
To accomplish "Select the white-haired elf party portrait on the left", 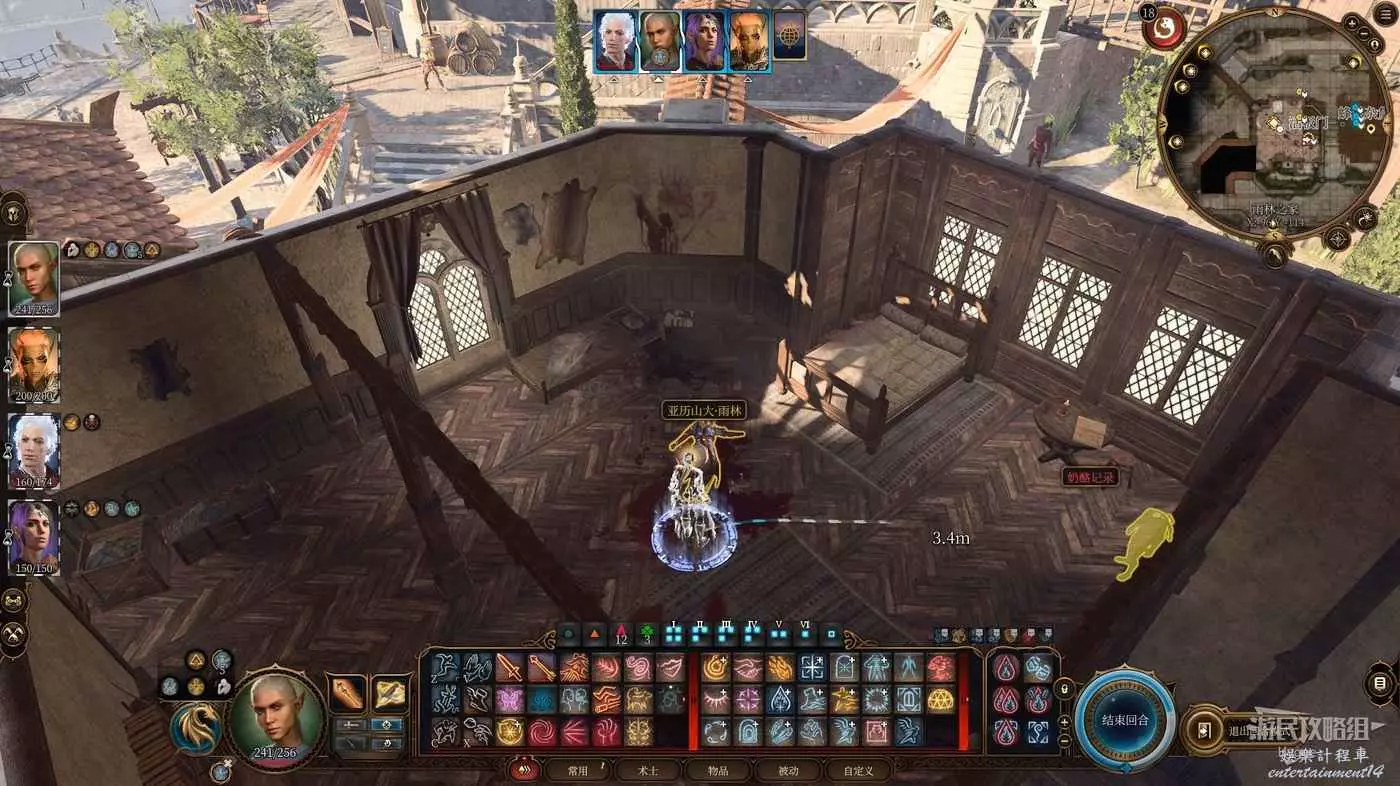I will (x=35, y=452).
